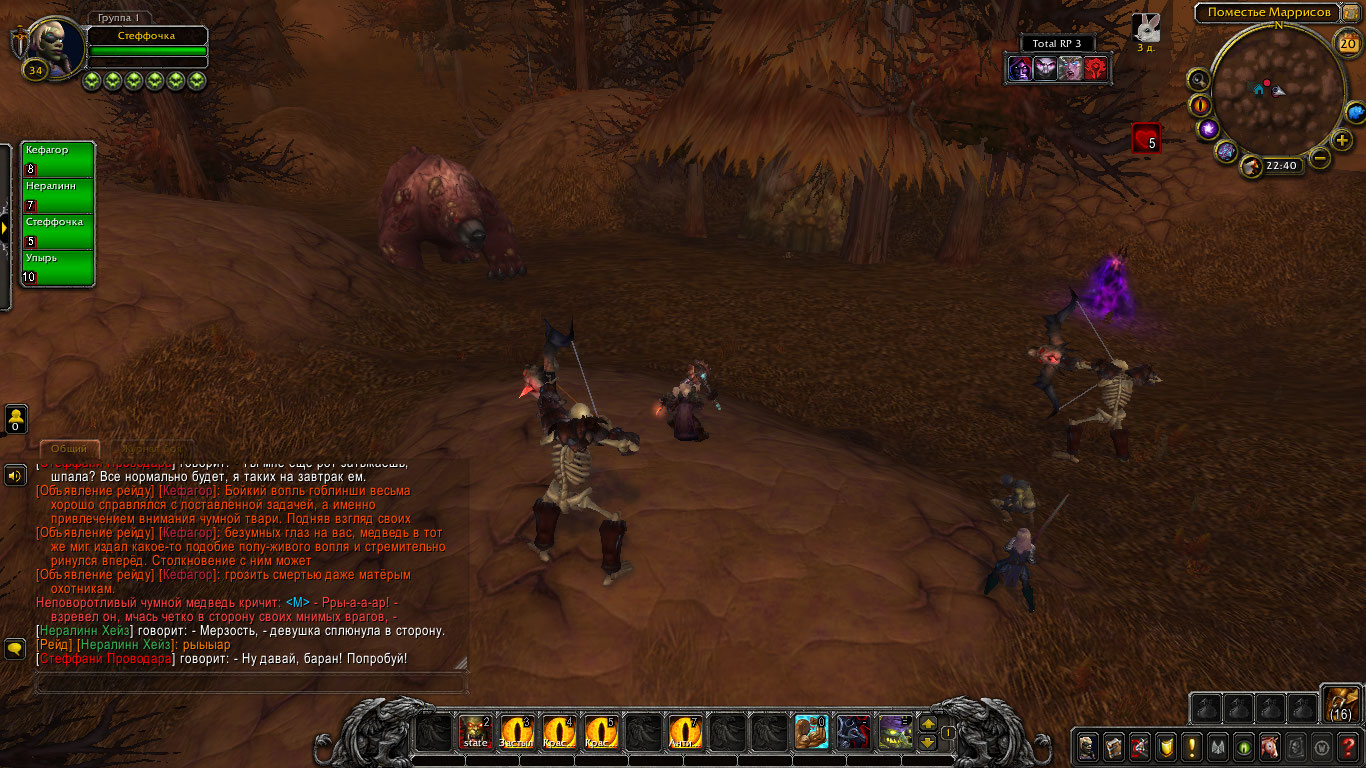Click the Horde emblem in Total RP 3 toolbar
Image resolution: width=1366 pixels, height=768 pixels.
point(1096,68)
